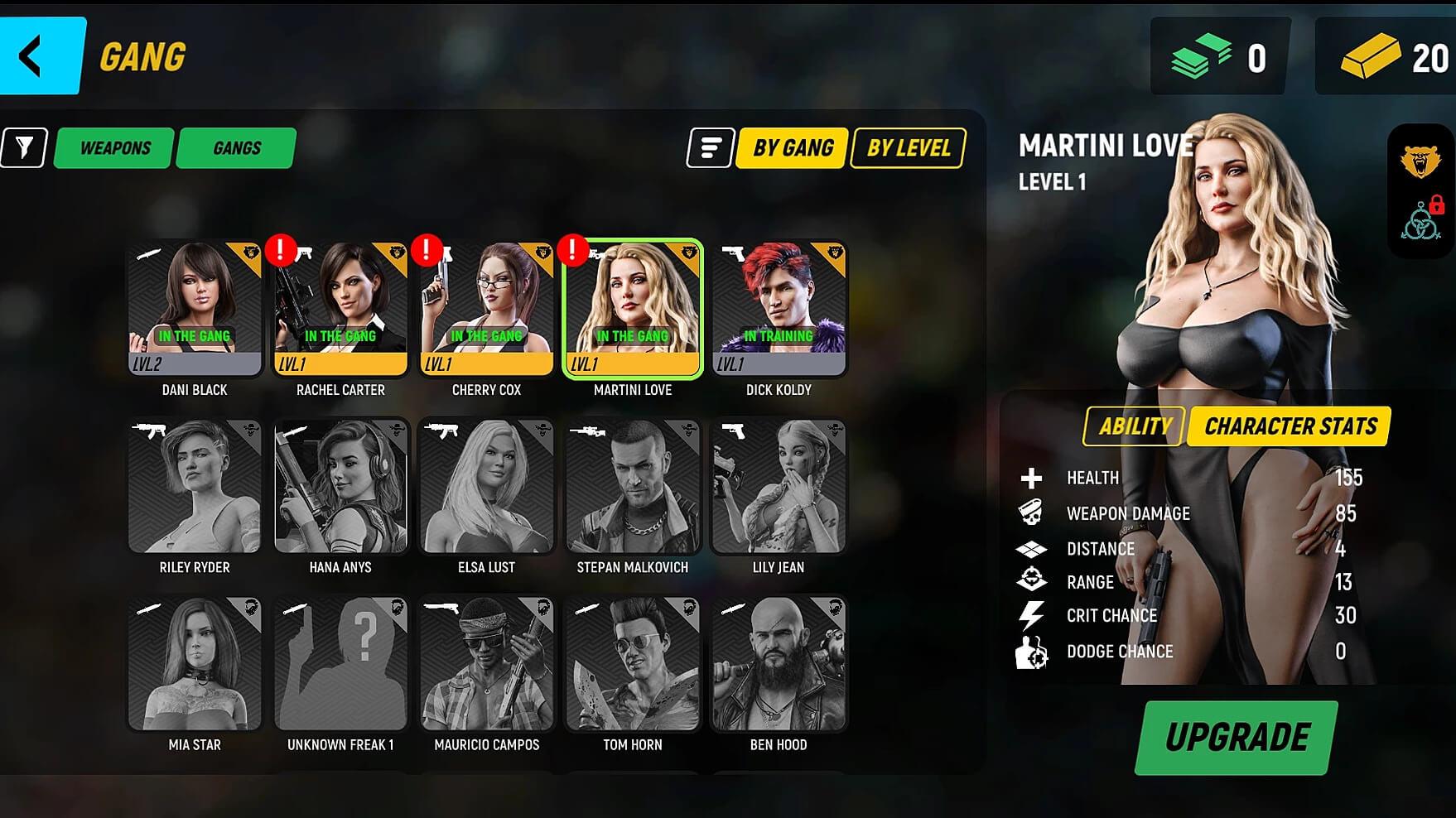Upgrade Martini Love
This screenshot has height=818, width=1456.
1237,738
